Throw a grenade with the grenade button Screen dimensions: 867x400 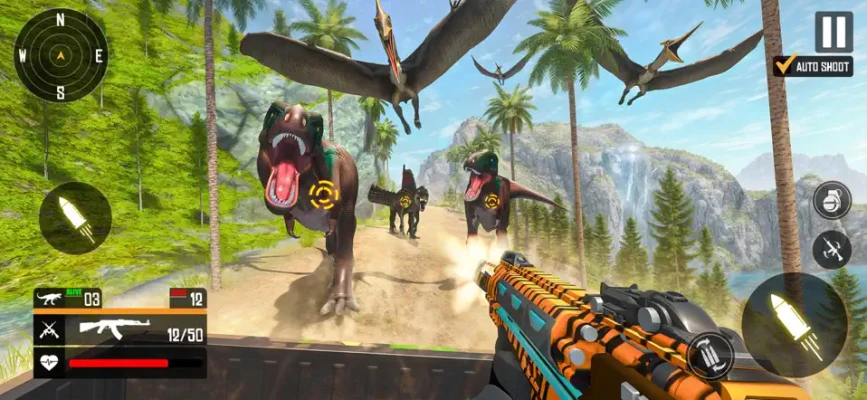coord(831,198)
